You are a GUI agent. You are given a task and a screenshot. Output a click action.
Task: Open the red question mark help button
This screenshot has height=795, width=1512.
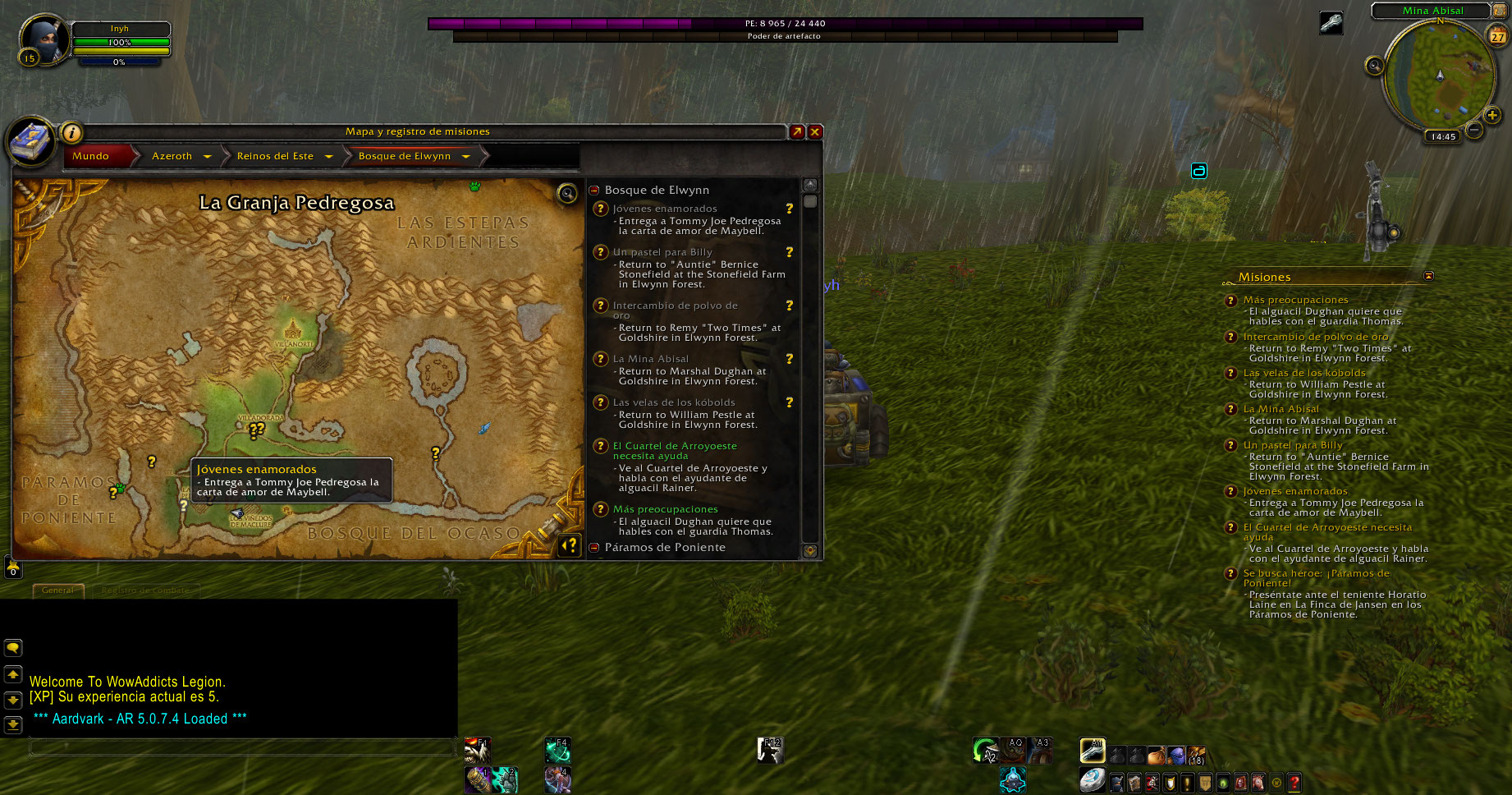pyautogui.click(x=1294, y=783)
